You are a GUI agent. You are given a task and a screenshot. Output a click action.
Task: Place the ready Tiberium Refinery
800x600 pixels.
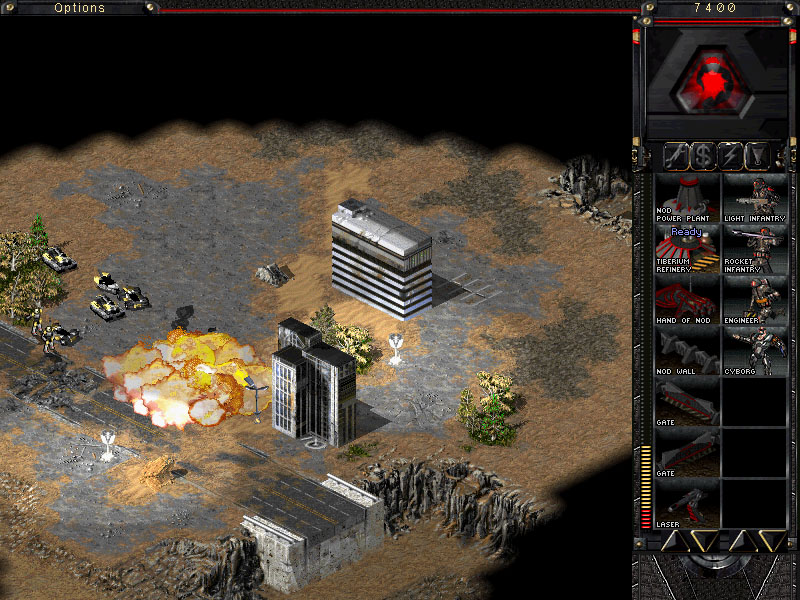pyautogui.click(x=687, y=249)
